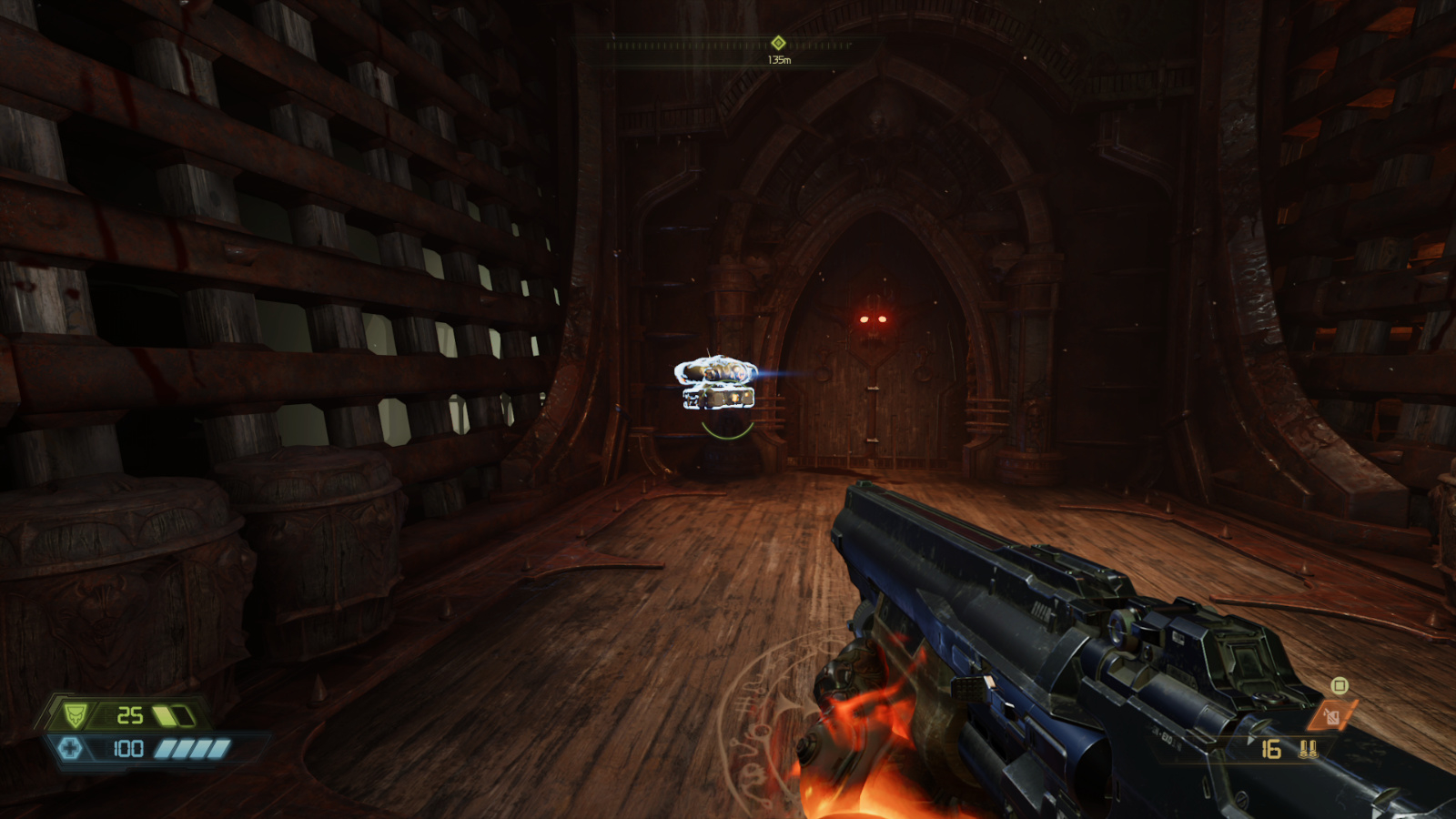This screenshot has height=819, width=1456.
Task: Click the blue health bar segments
Action: (x=191, y=748)
